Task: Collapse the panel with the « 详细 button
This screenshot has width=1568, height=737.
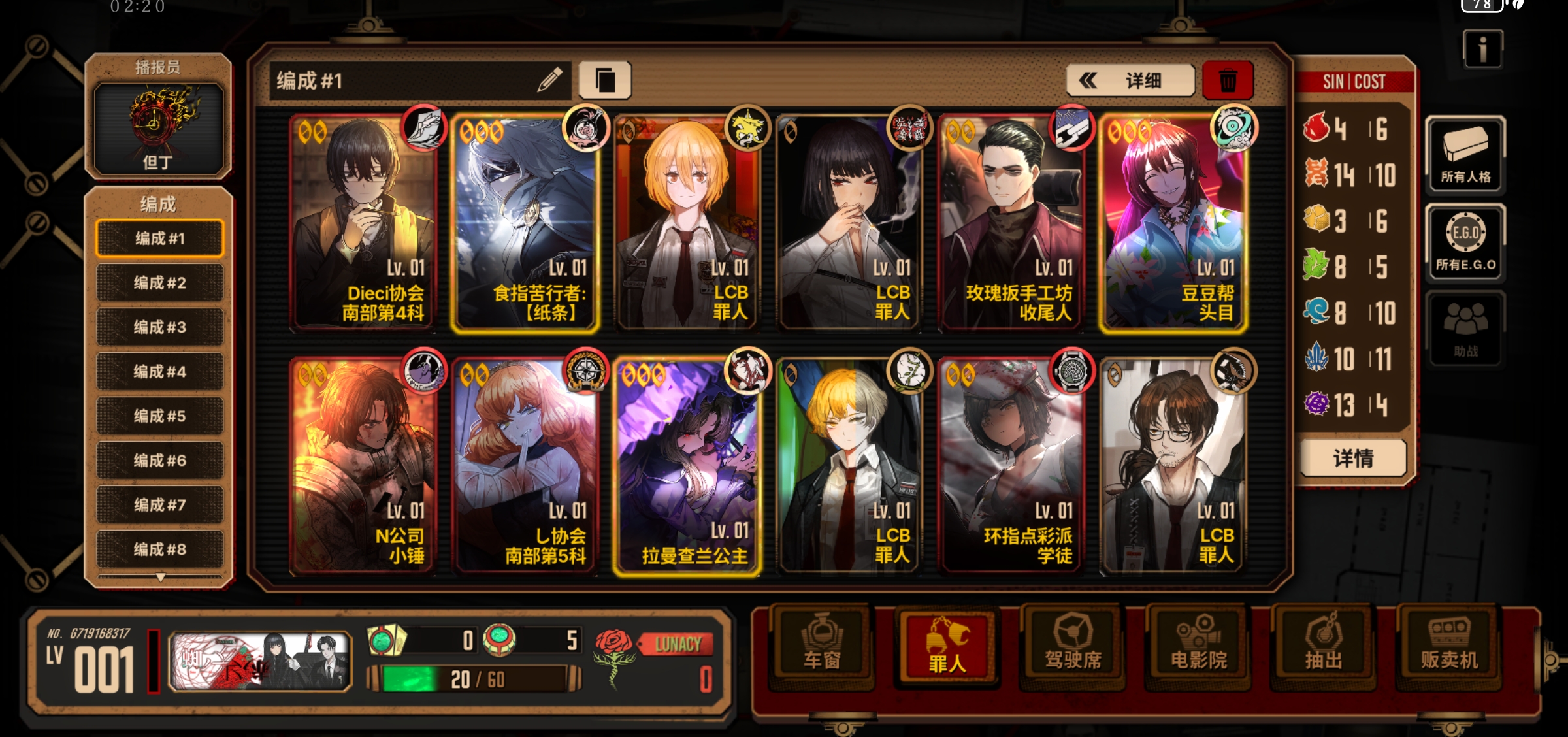Action: [x=1129, y=80]
